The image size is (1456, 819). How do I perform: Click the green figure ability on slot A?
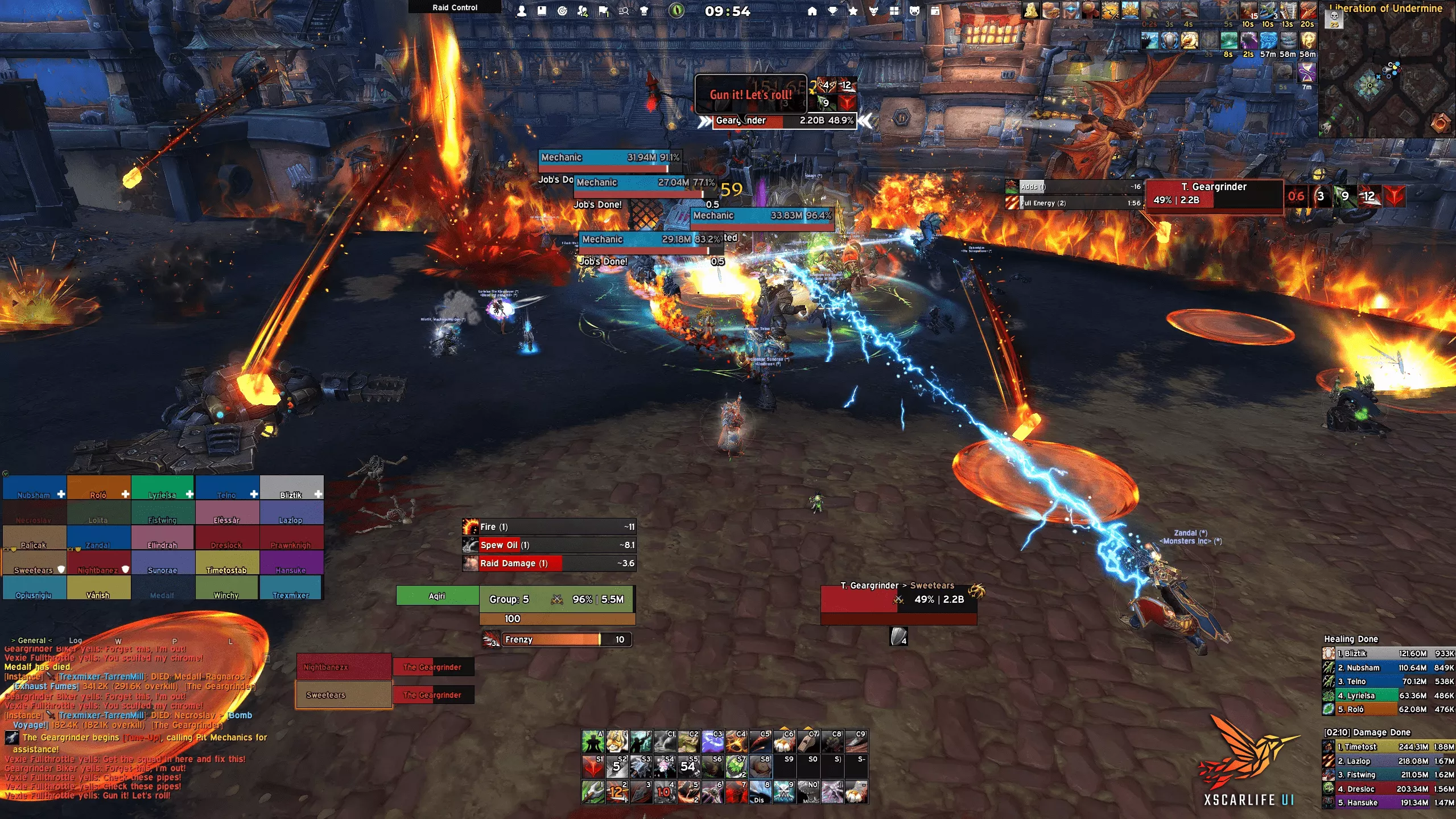tap(593, 742)
